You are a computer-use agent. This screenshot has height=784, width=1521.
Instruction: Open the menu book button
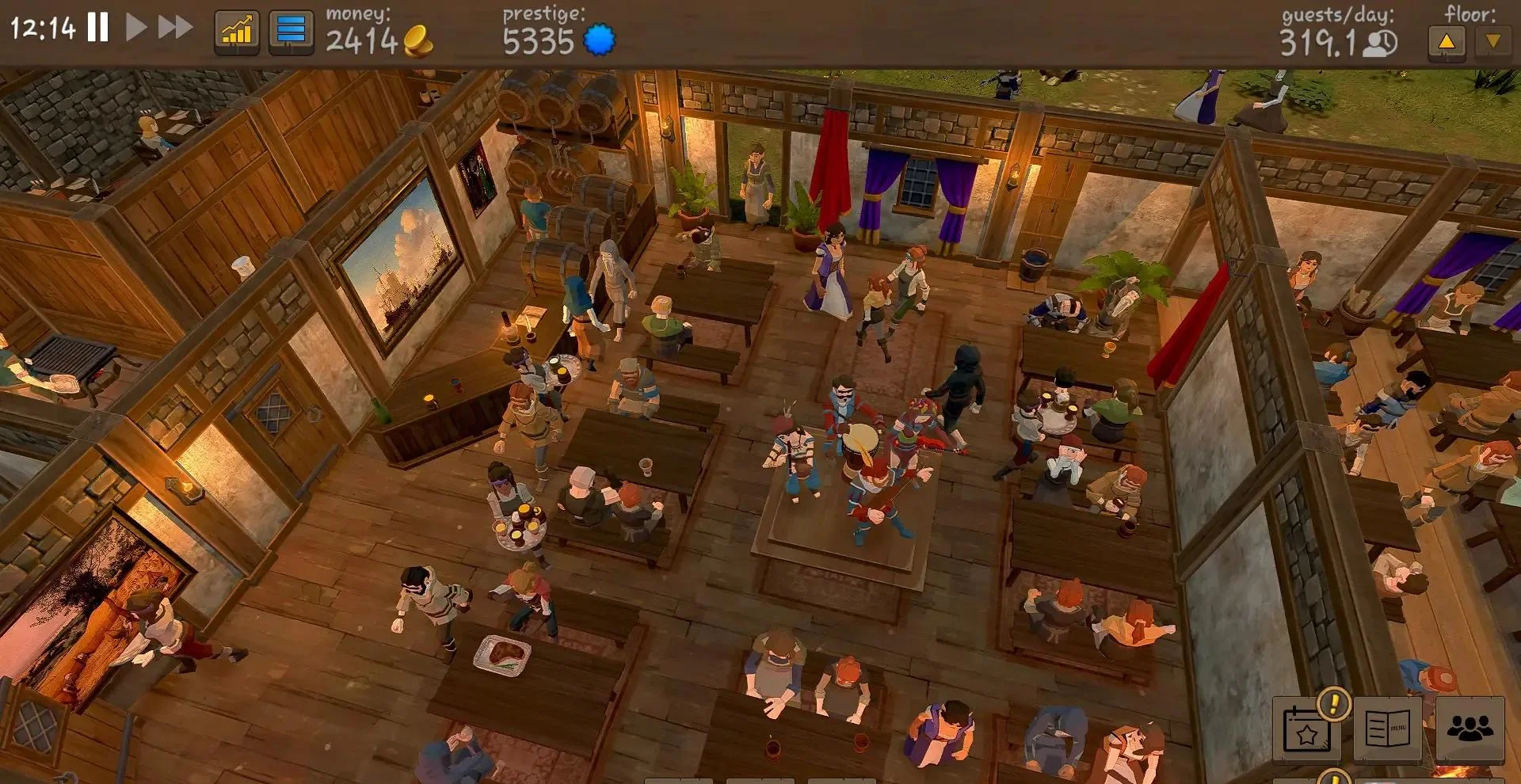tap(1389, 728)
